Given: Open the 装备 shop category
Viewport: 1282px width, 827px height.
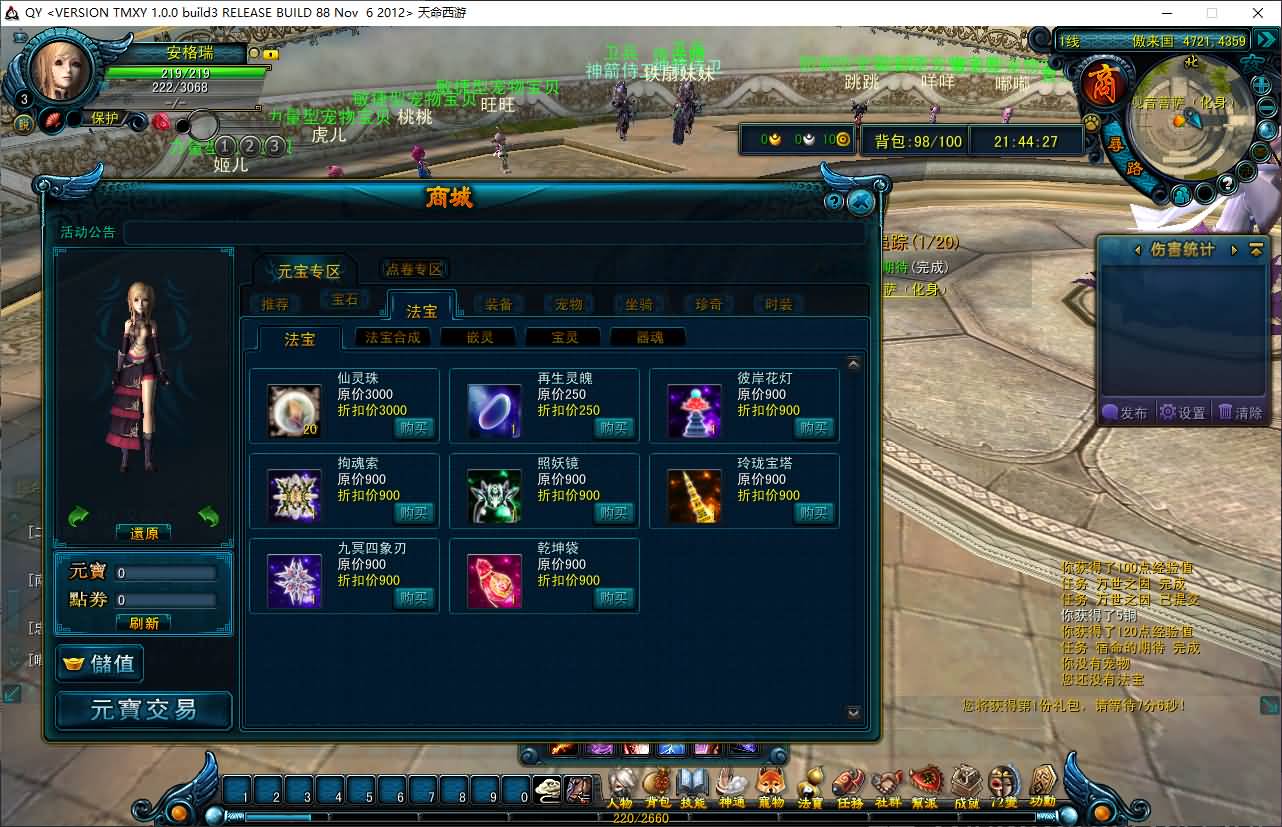Looking at the screenshot, I should (499, 304).
